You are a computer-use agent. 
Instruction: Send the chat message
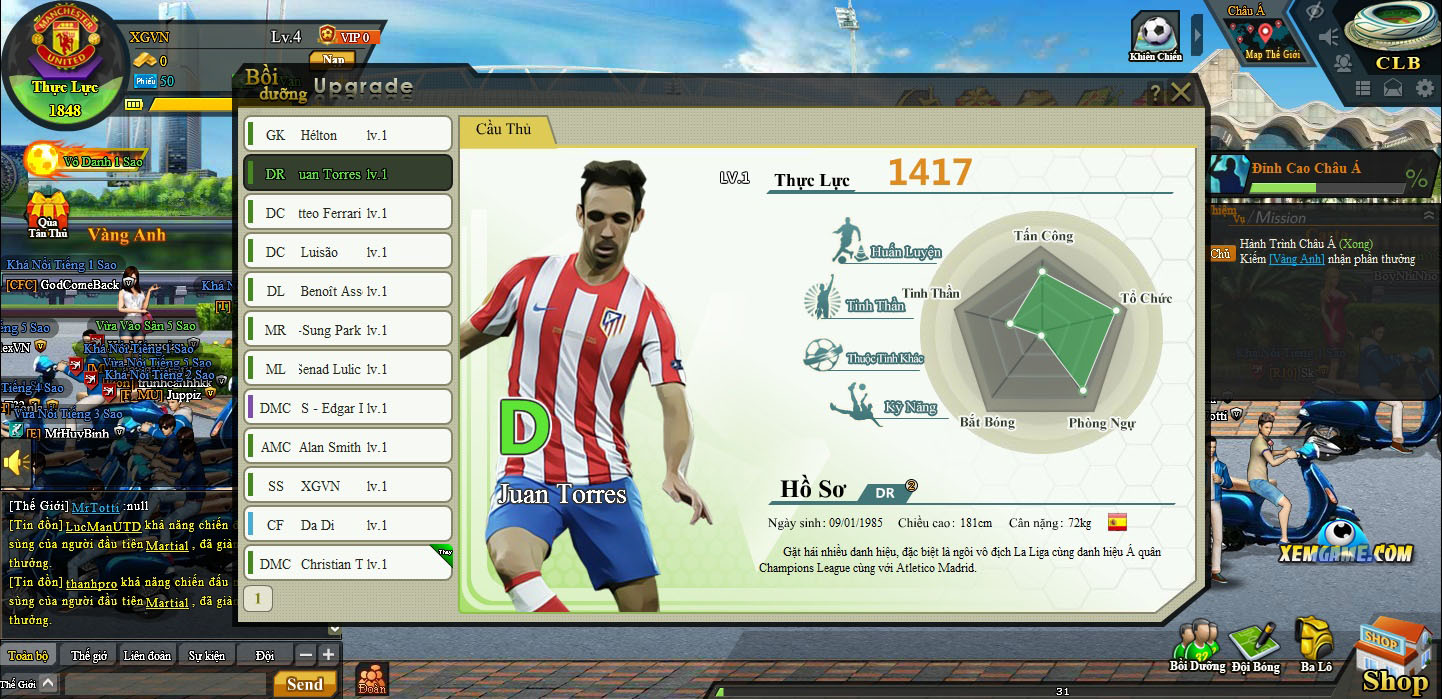tap(303, 684)
